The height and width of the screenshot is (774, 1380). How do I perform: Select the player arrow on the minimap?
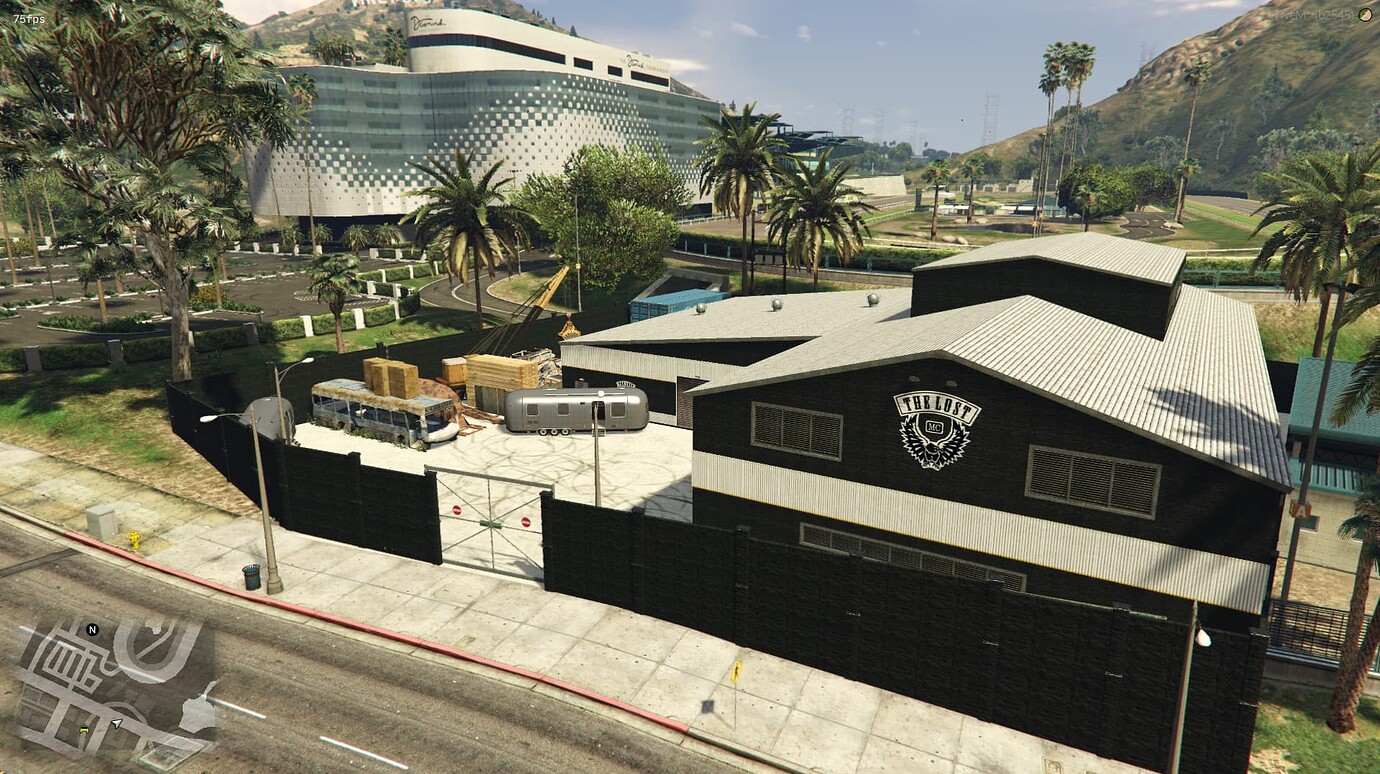pos(117,722)
